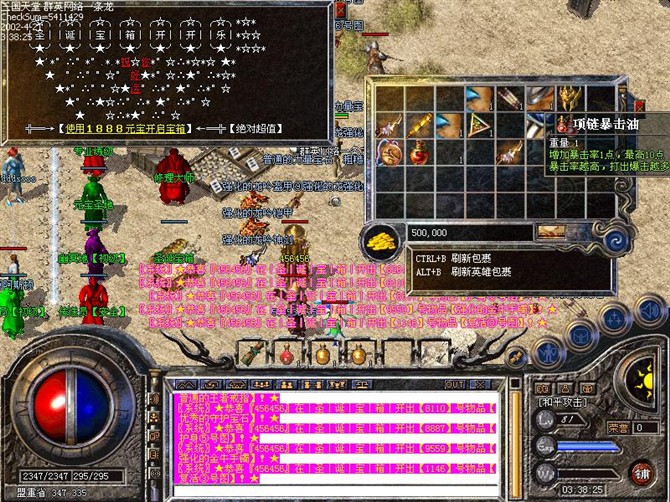Pick the round bronze medallion item
Image resolution: width=670 pixels, height=502 pixels.
point(387,153)
